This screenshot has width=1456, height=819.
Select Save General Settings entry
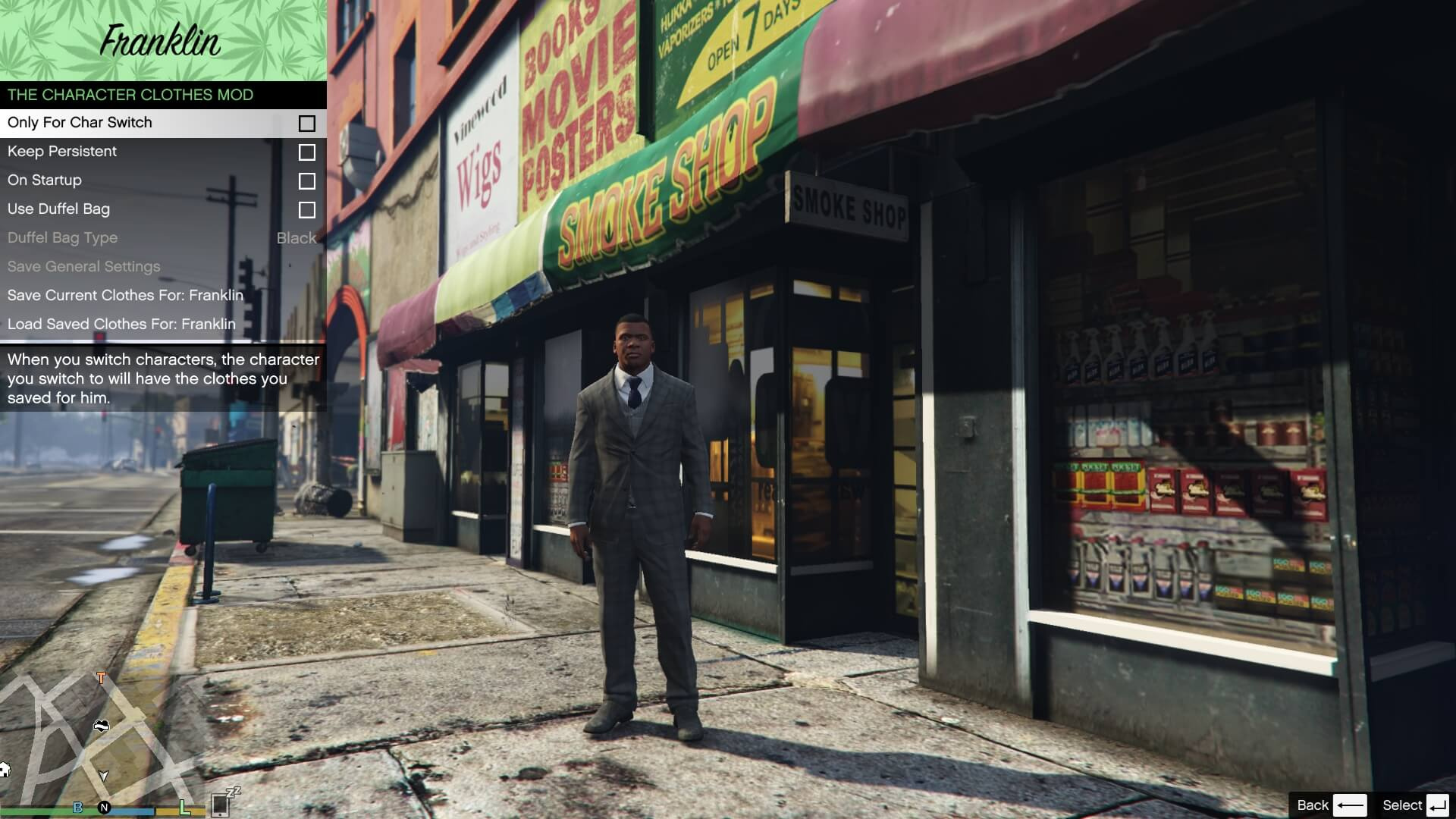(x=83, y=267)
